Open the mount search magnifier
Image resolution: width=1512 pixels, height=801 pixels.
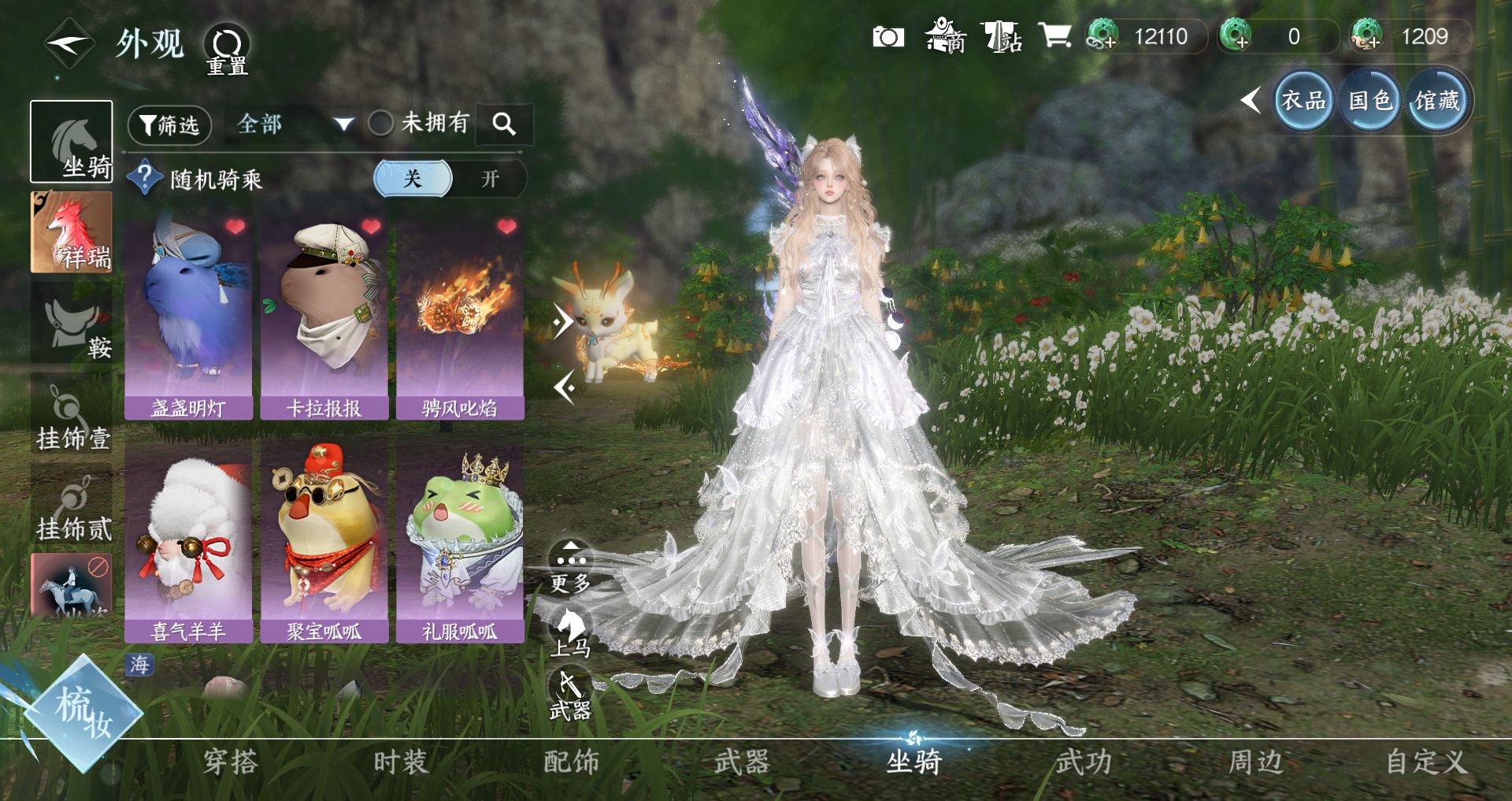point(504,124)
